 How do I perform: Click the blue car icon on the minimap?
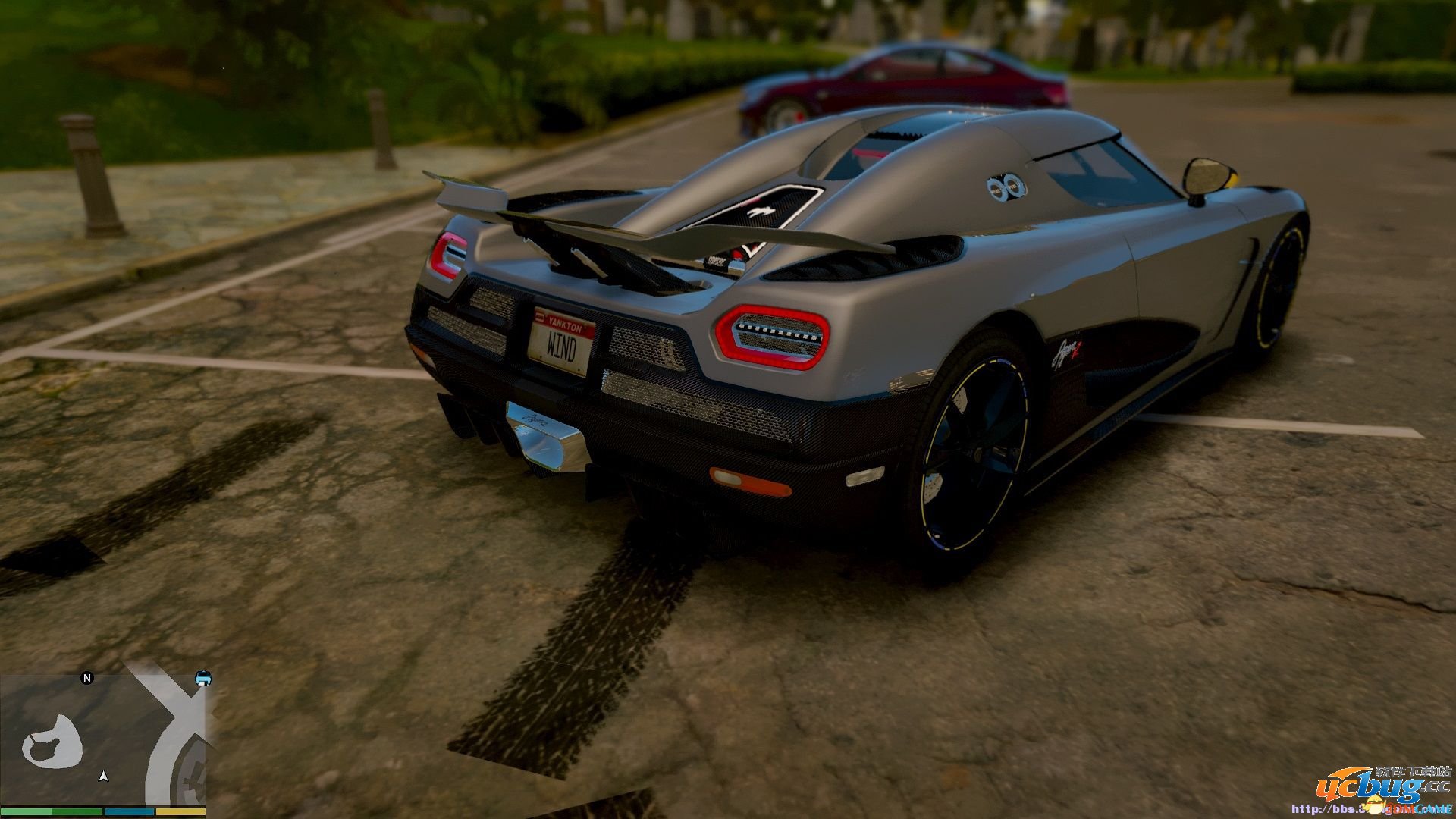(x=203, y=679)
